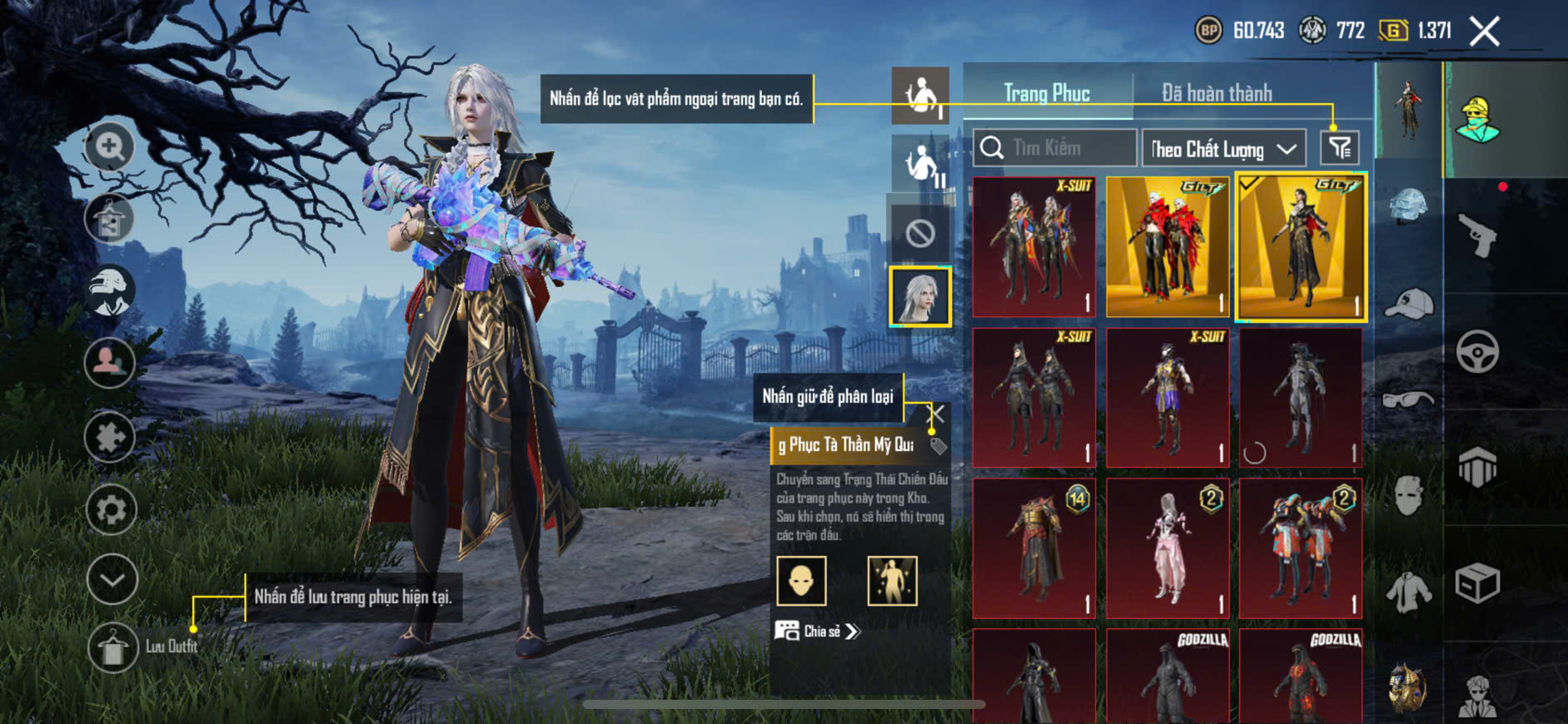Open the gear settings icon
This screenshot has width=1568, height=724.
tap(111, 509)
